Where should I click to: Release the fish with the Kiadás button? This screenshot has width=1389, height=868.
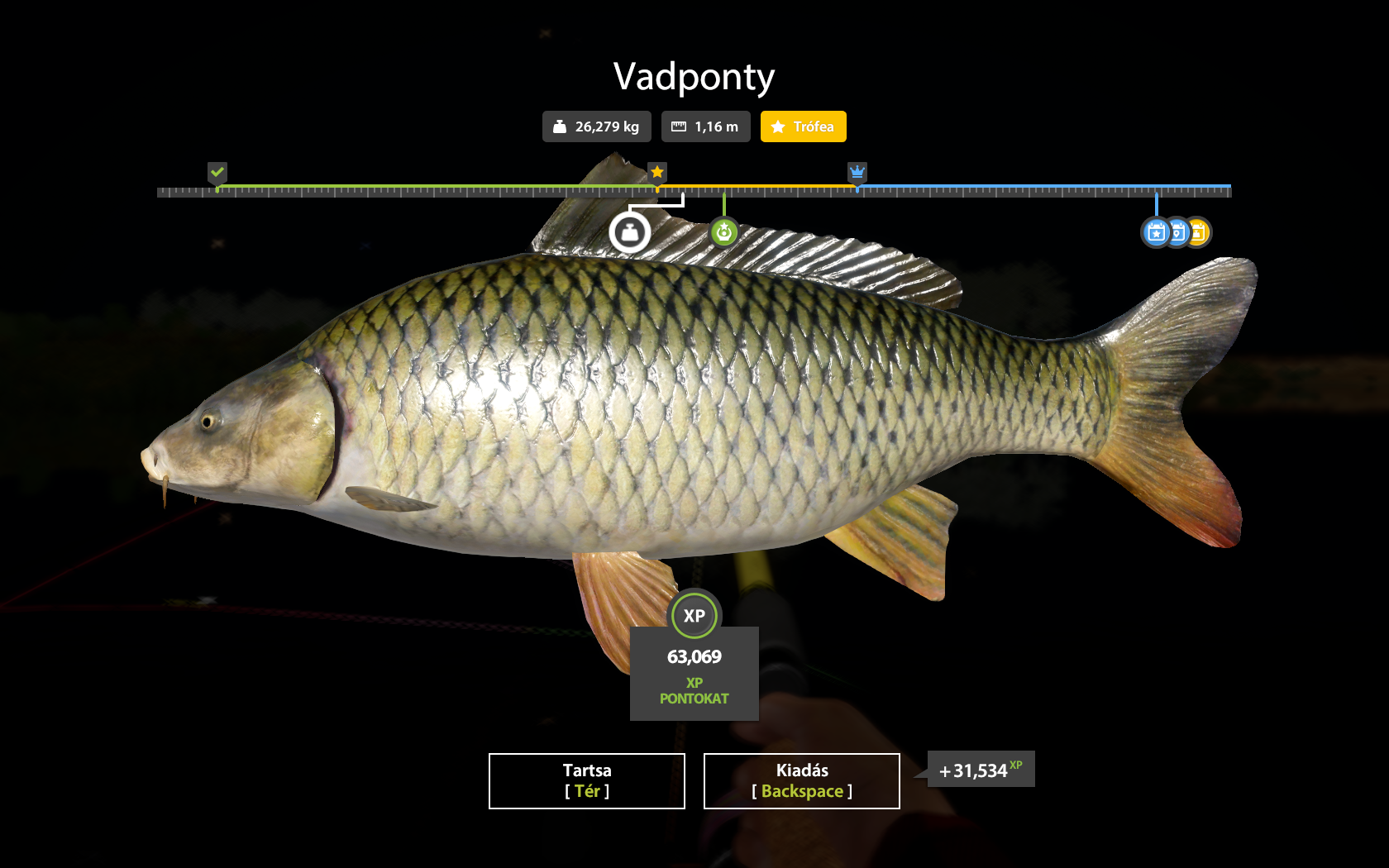click(x=801, y=780)
